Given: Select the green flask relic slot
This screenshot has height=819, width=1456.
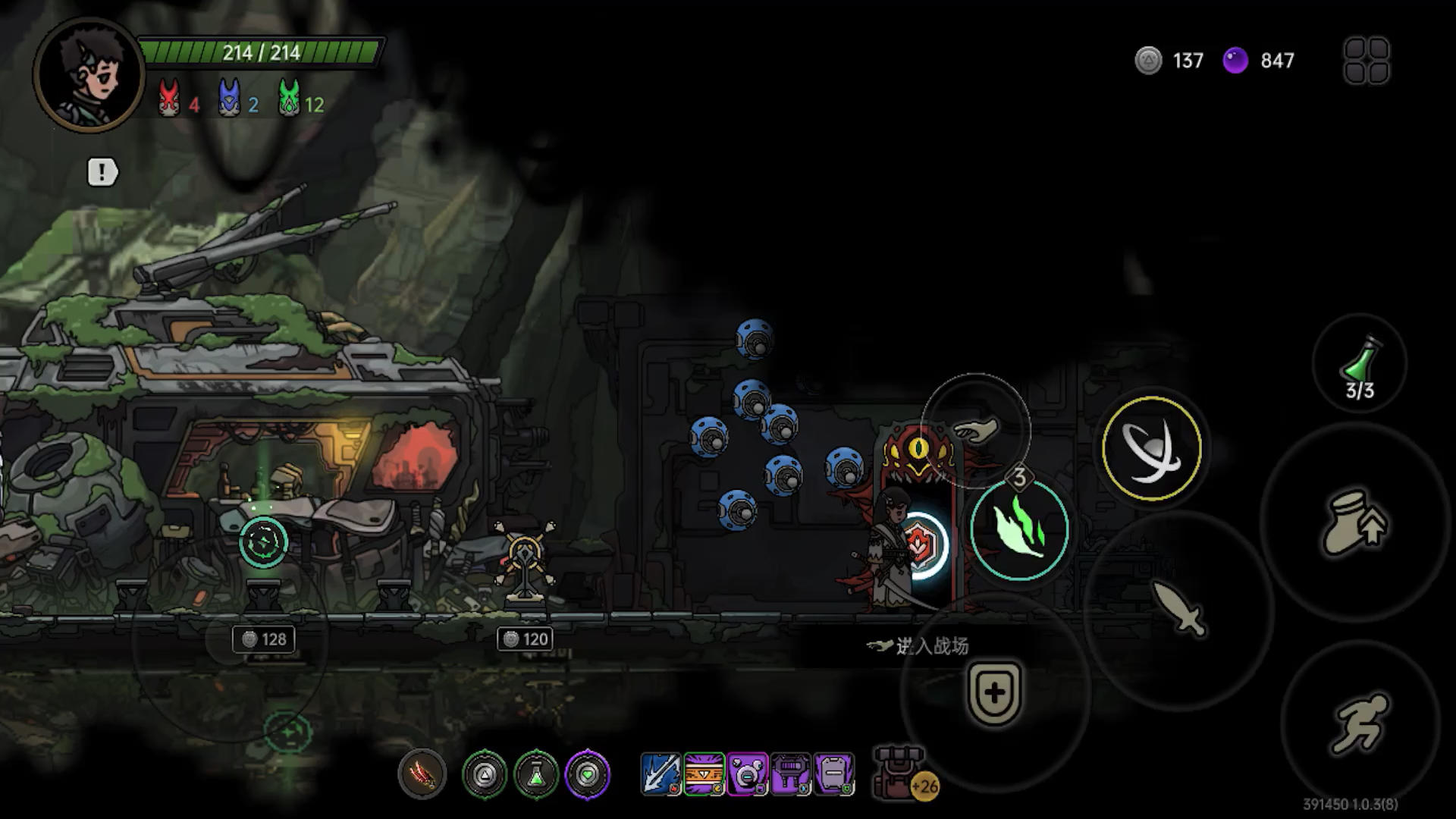Looking at the screenshot, I should (536, 774).
